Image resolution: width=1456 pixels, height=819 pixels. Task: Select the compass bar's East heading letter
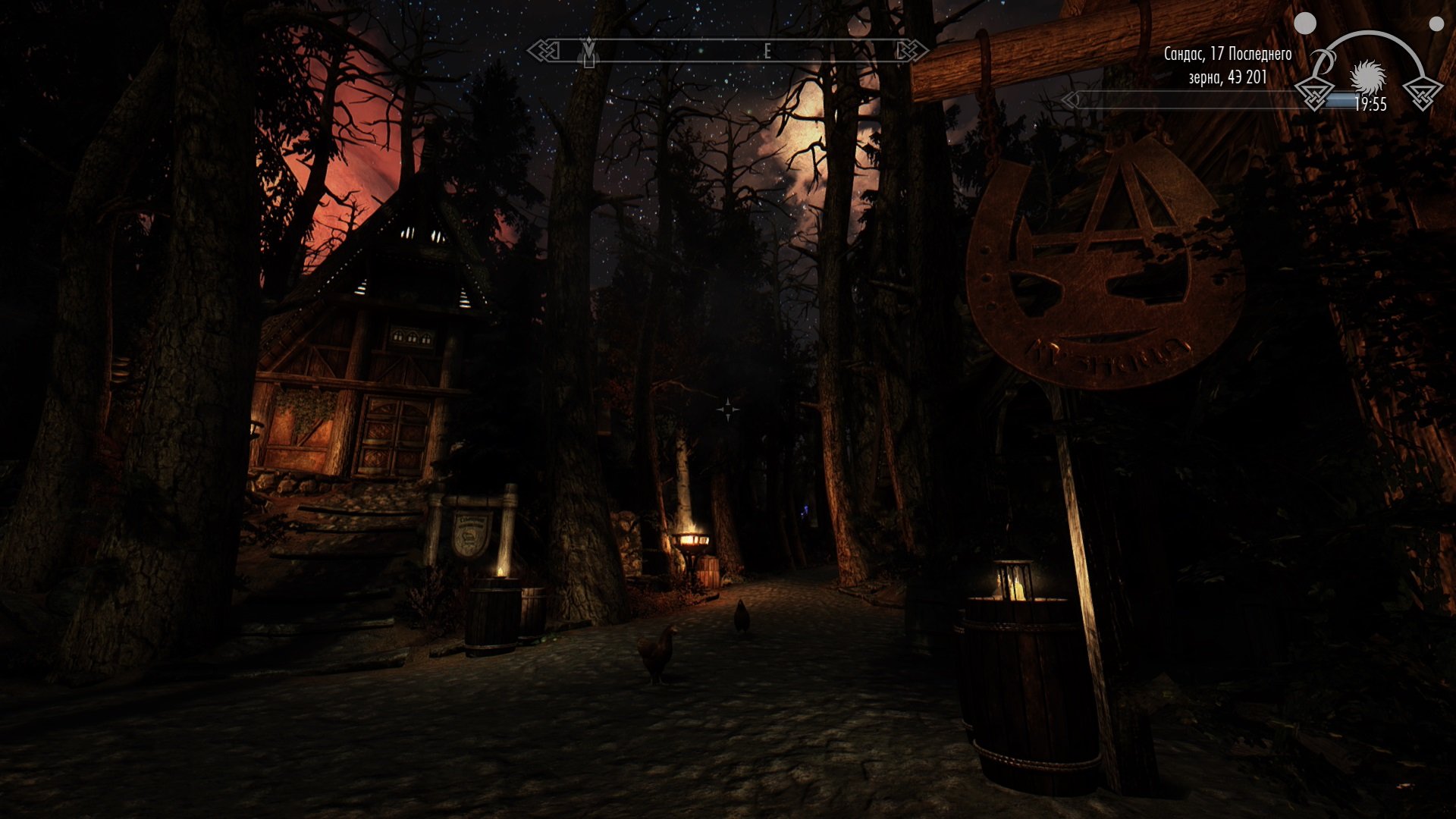tap(767, 52)
